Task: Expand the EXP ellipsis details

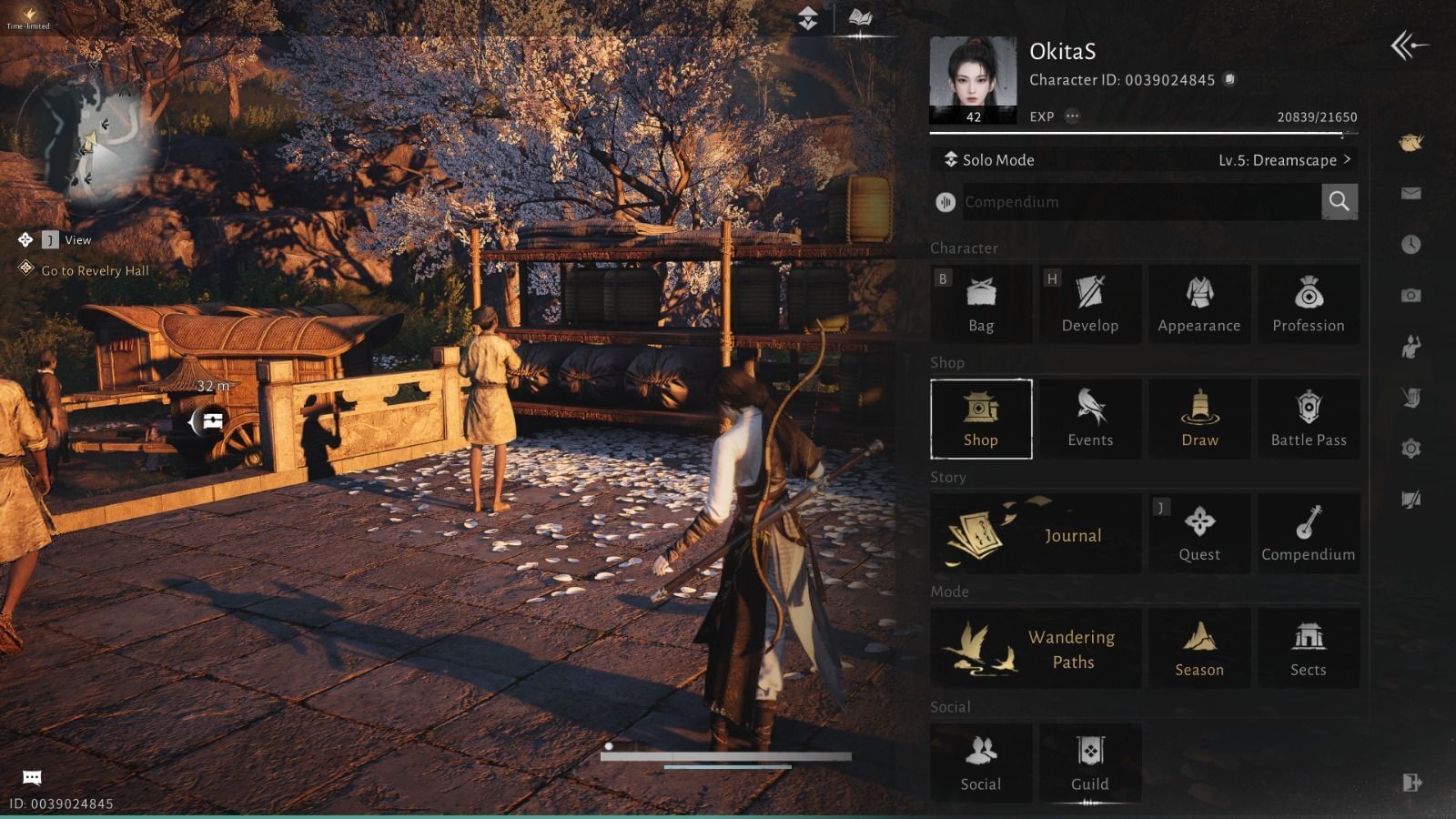Action: [1072, 116]
